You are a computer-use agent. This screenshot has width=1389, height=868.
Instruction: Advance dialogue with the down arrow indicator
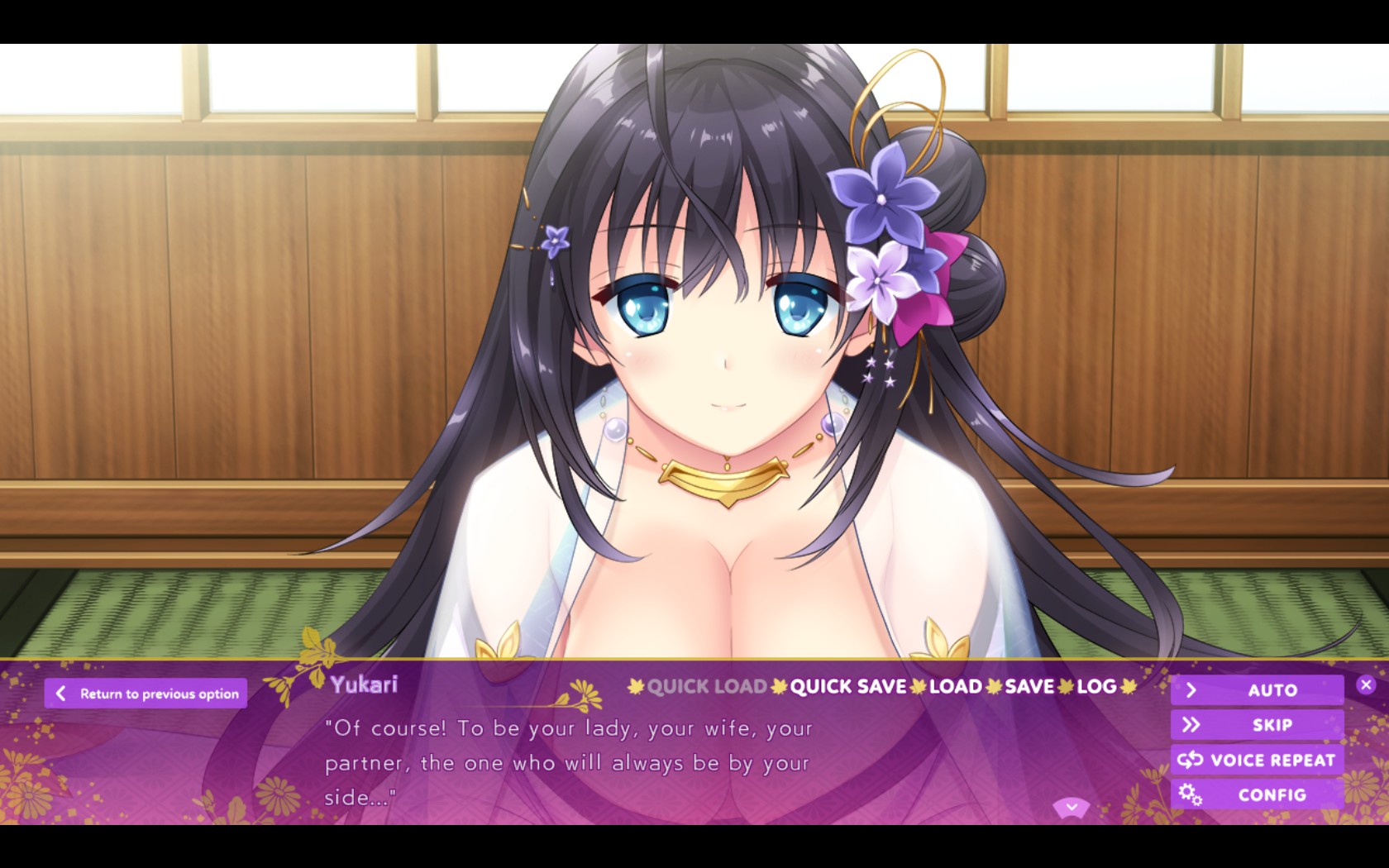[x=1072, y=807]
